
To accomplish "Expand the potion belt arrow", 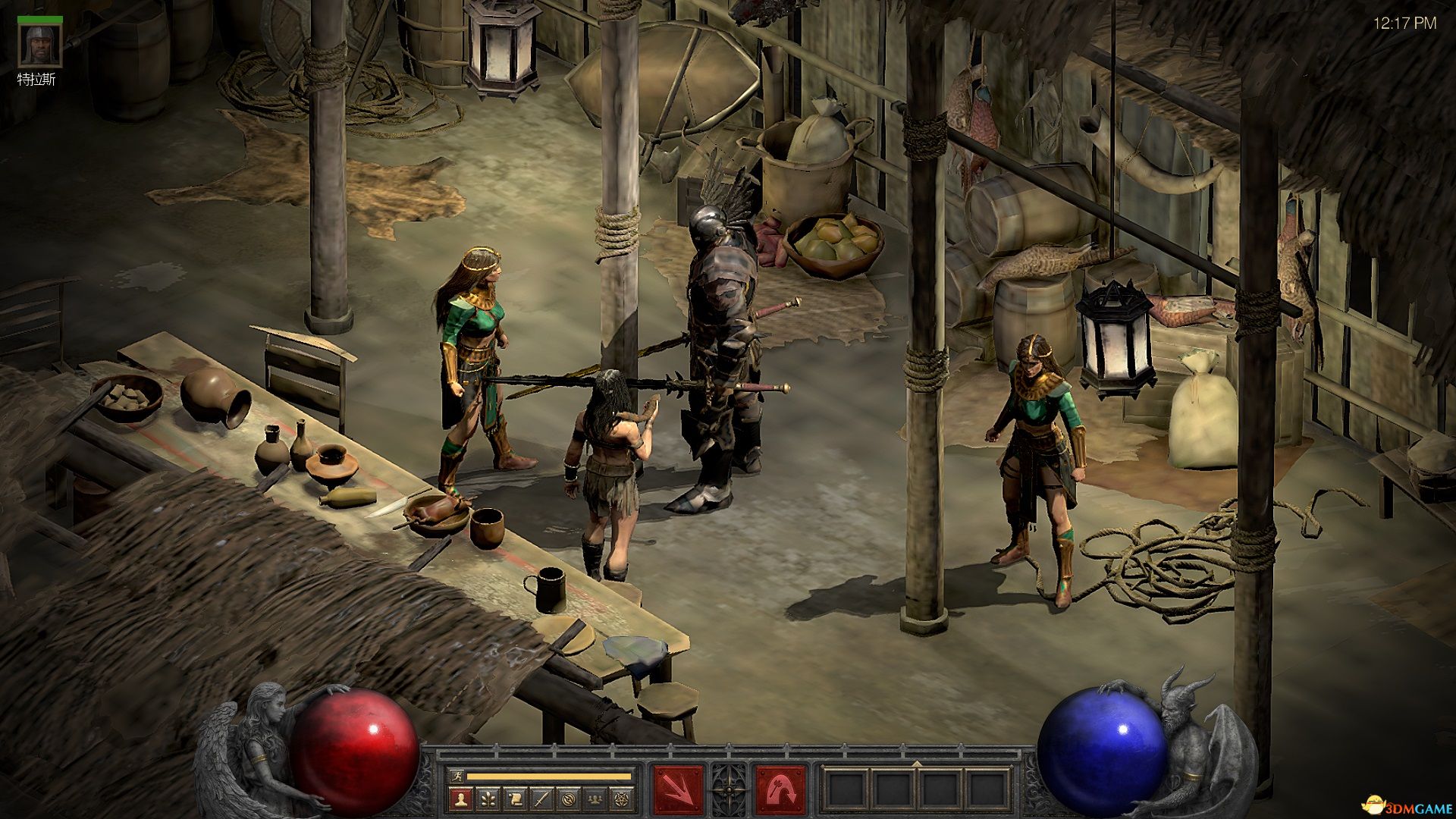I will (x=917, y=763).
